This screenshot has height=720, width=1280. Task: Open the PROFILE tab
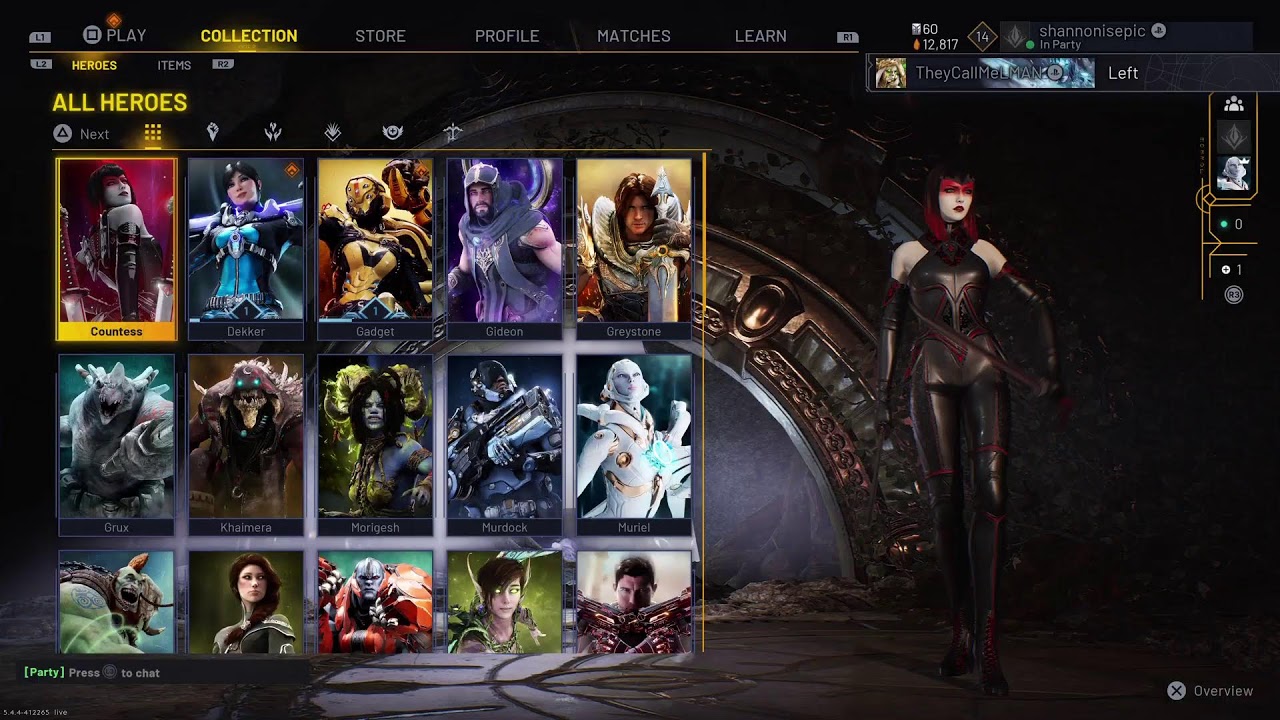[506, 36]
